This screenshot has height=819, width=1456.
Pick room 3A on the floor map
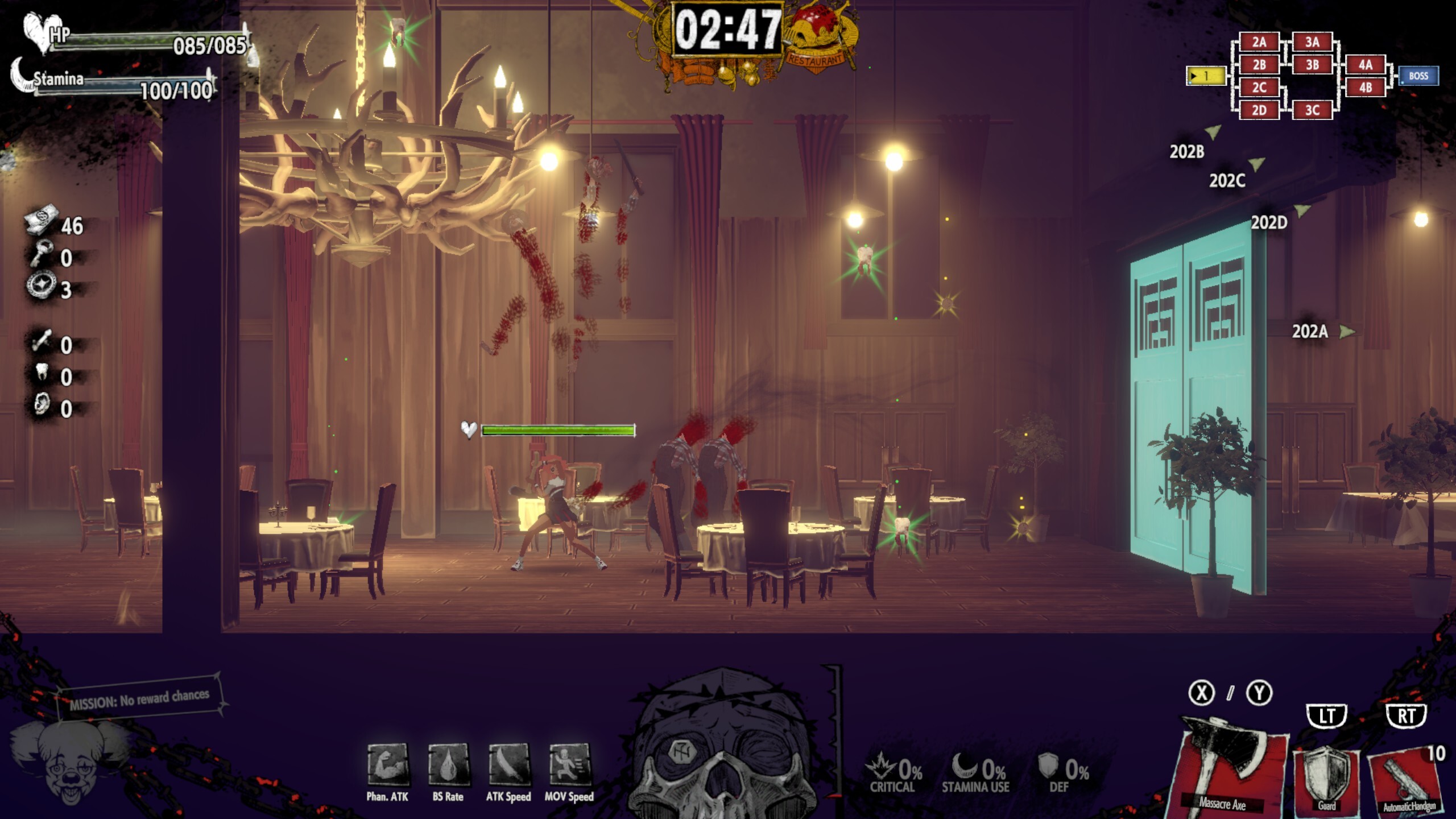[1312, 42]
